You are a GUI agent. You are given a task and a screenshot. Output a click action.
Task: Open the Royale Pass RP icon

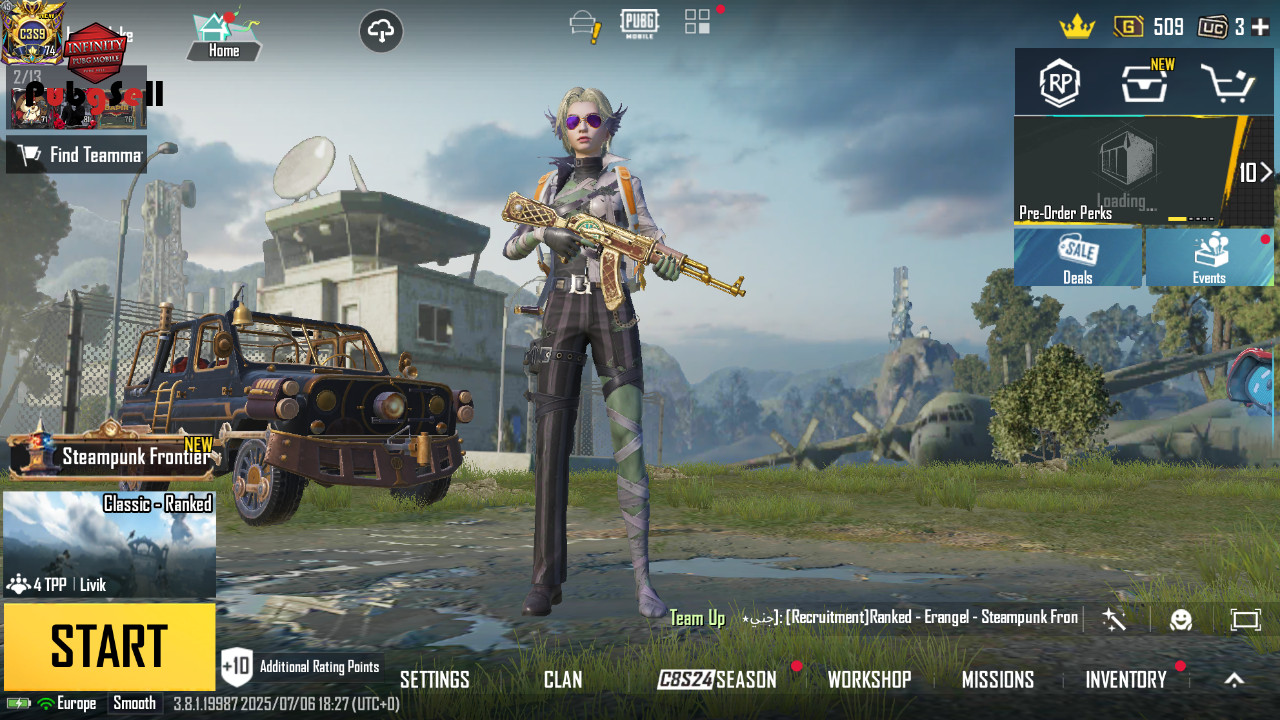pyautogui.click(x=1059, y=83)
